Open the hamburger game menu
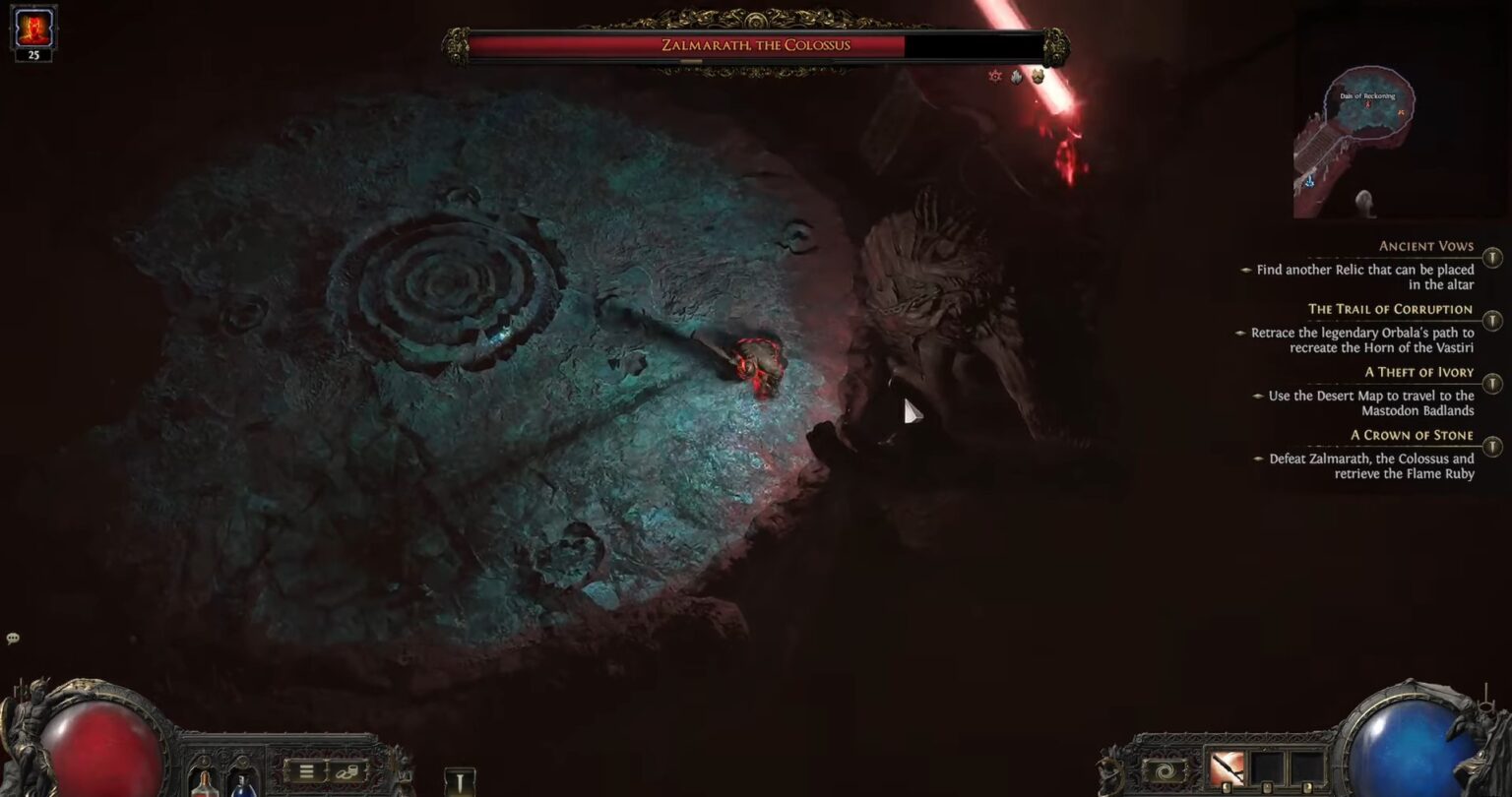The image size is (1512, 797). [x=306, y=771]
